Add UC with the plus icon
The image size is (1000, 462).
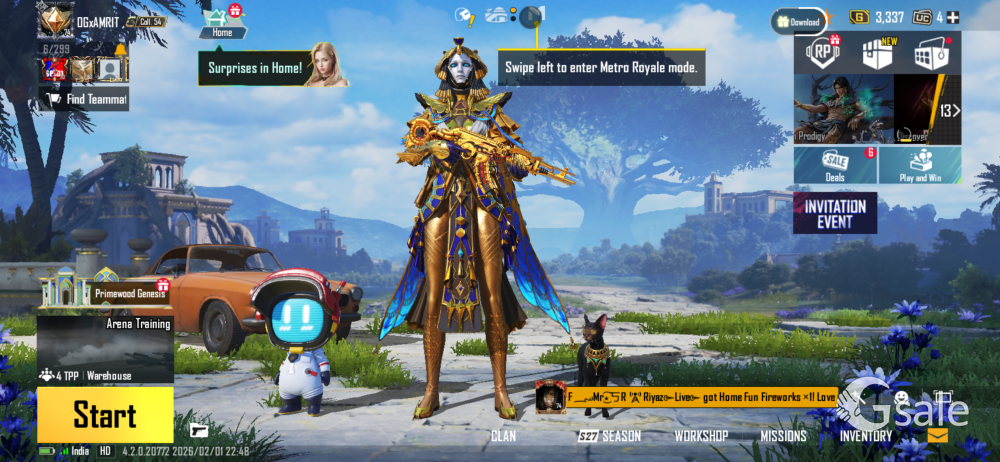pyautogui.click(x=952, y=18)
